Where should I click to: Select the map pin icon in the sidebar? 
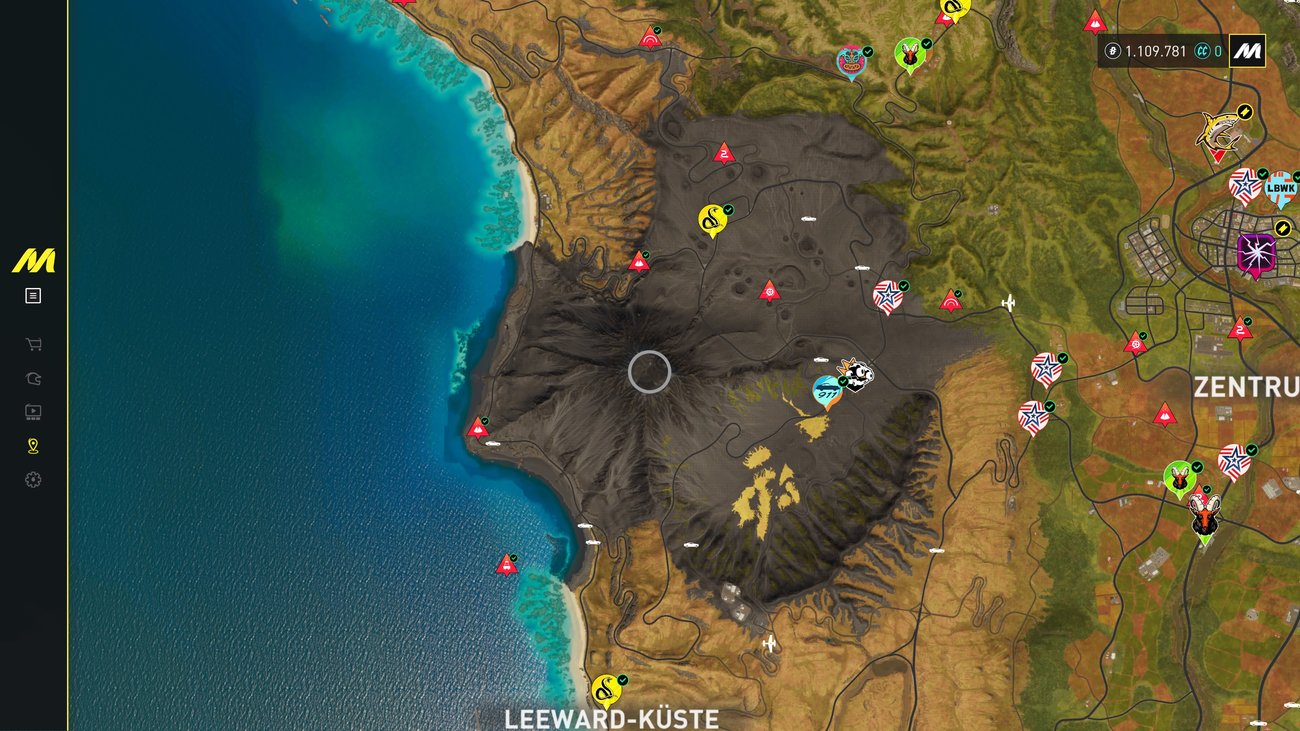(x=33, y=446)
